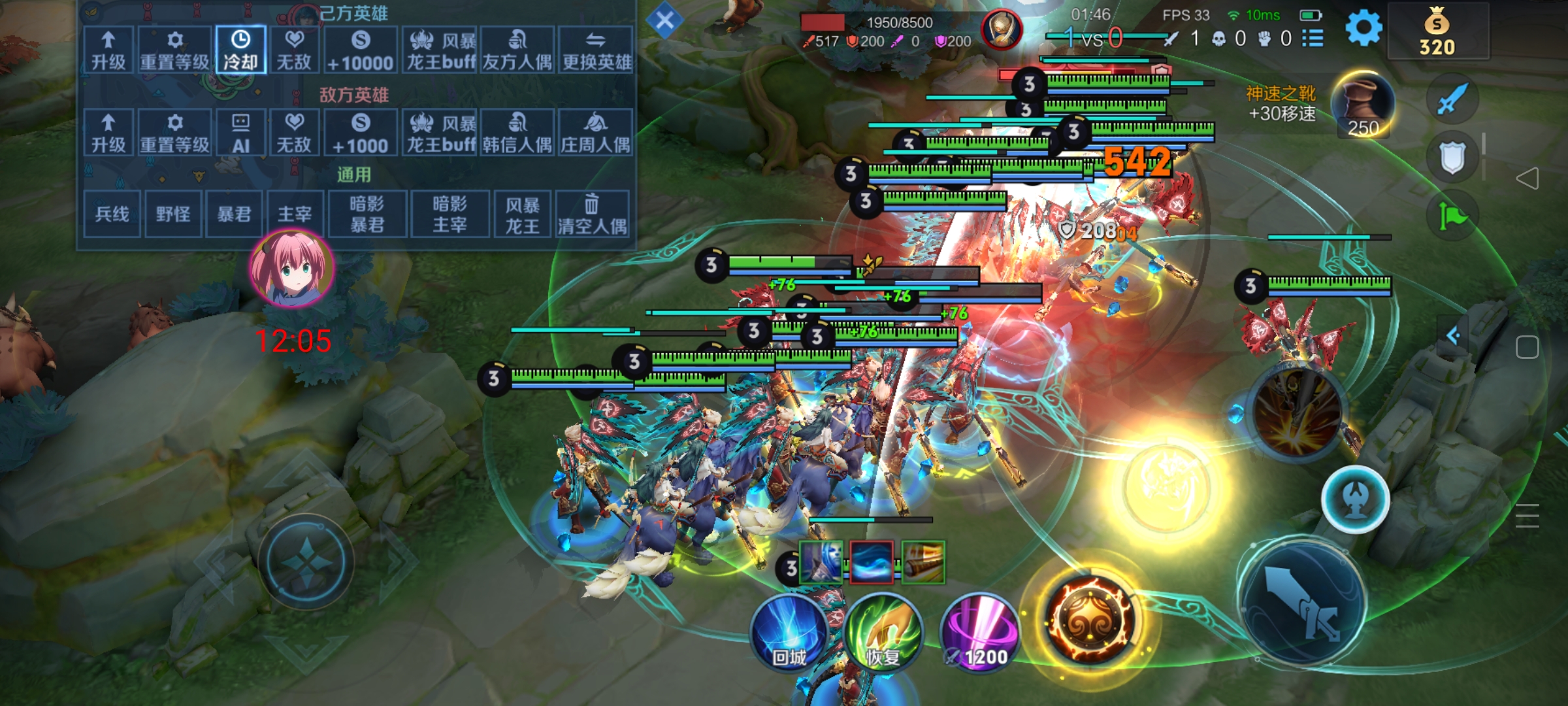Viewport: 1568px width, 706px height.
Task: Open the scoreboard list icon
Action: [x=1313, y=39]
